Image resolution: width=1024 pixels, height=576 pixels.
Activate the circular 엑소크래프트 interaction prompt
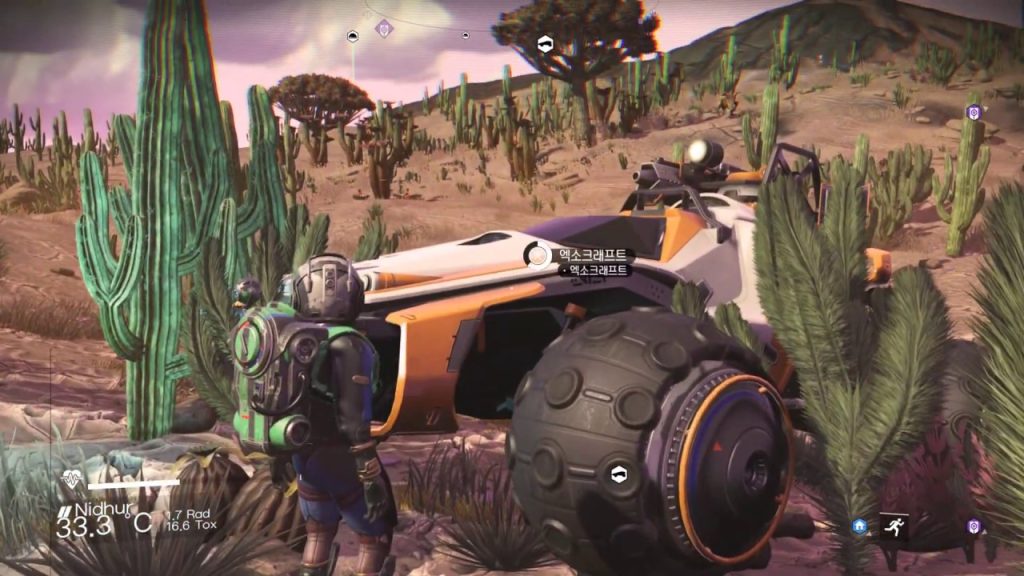click(x=538, y=256)
